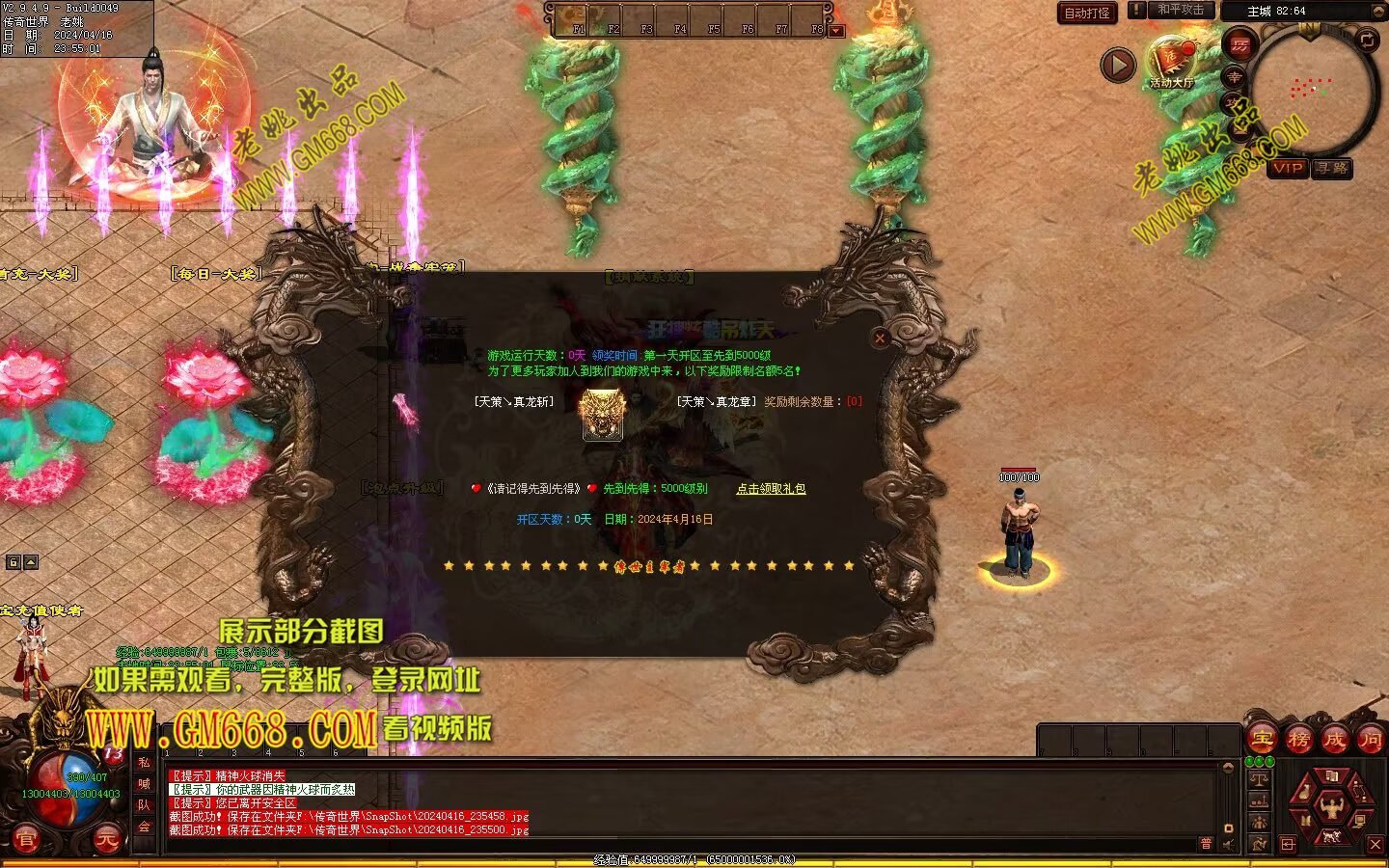The image size is (1389, 868).
Task: Close the reward dialog with the X
Action: 880,339
